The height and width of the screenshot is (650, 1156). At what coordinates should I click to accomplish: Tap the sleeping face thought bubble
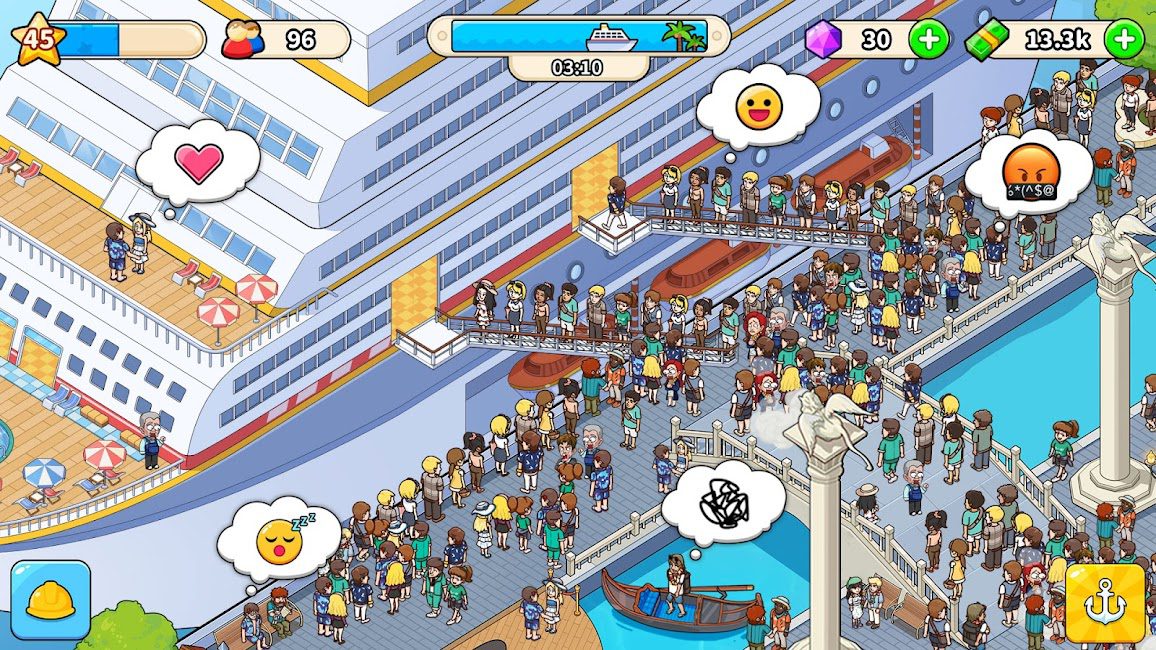tap(279, 540)
